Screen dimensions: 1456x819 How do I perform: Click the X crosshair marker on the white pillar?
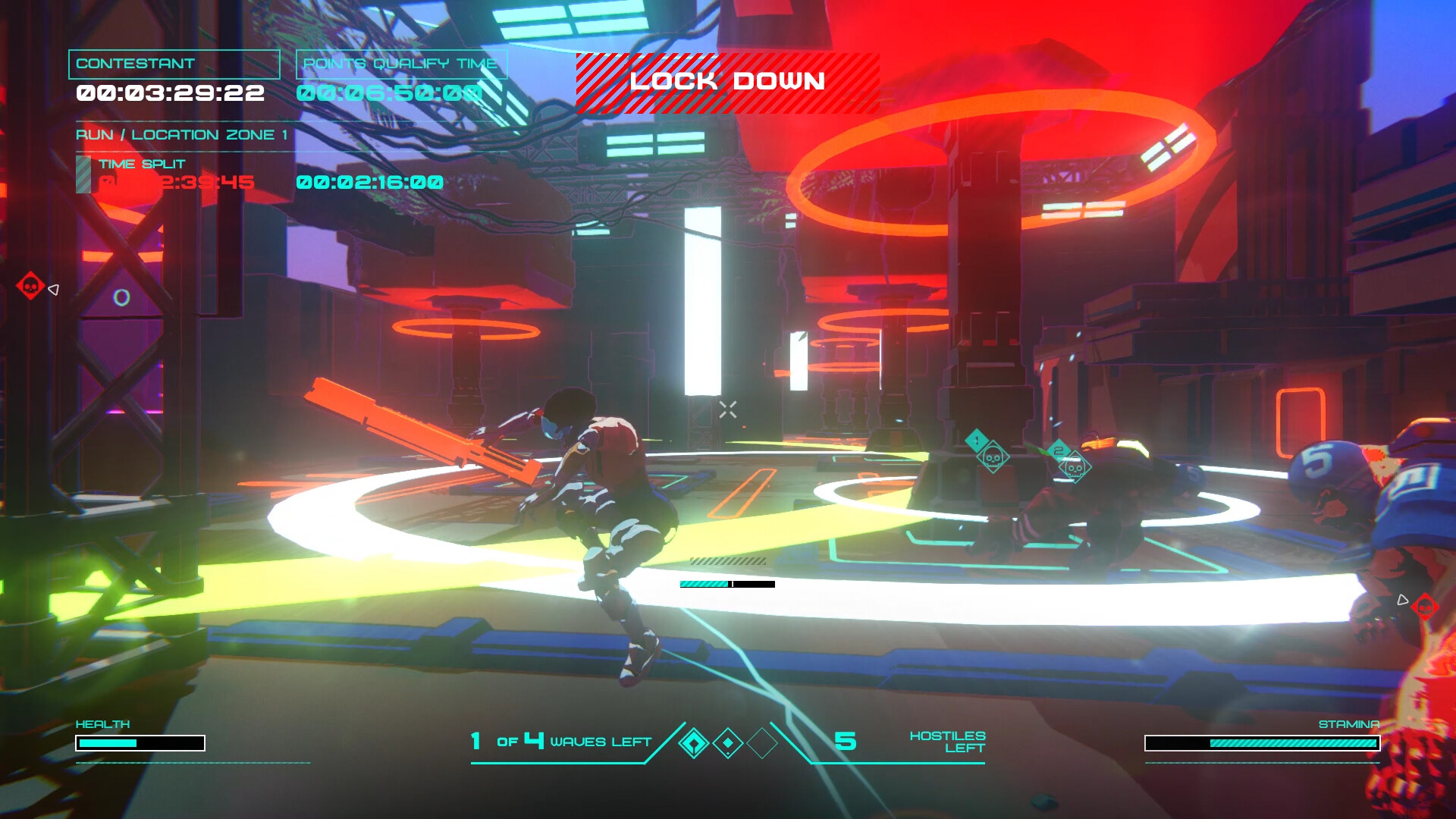(727, 410)
